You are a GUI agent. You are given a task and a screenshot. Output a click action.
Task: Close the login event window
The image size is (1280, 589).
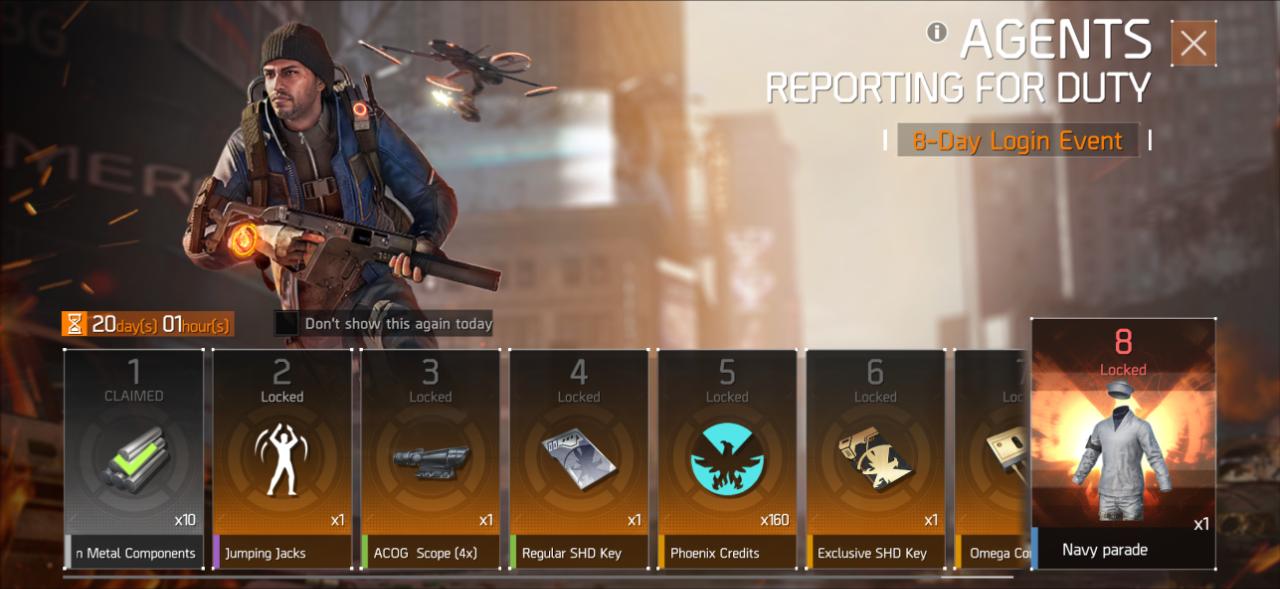click(x=1193, y=44)
